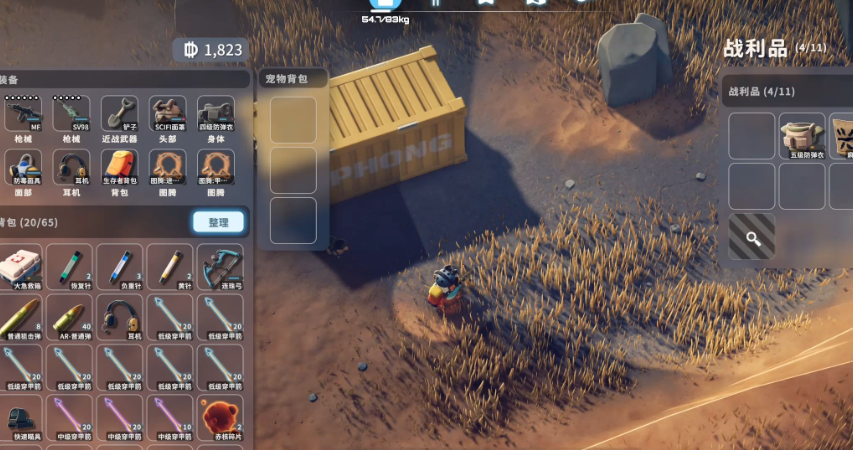This screenshot has width=853, height=450.
Task: Pick the red core fragment item
Action: (x=220, y=418)
